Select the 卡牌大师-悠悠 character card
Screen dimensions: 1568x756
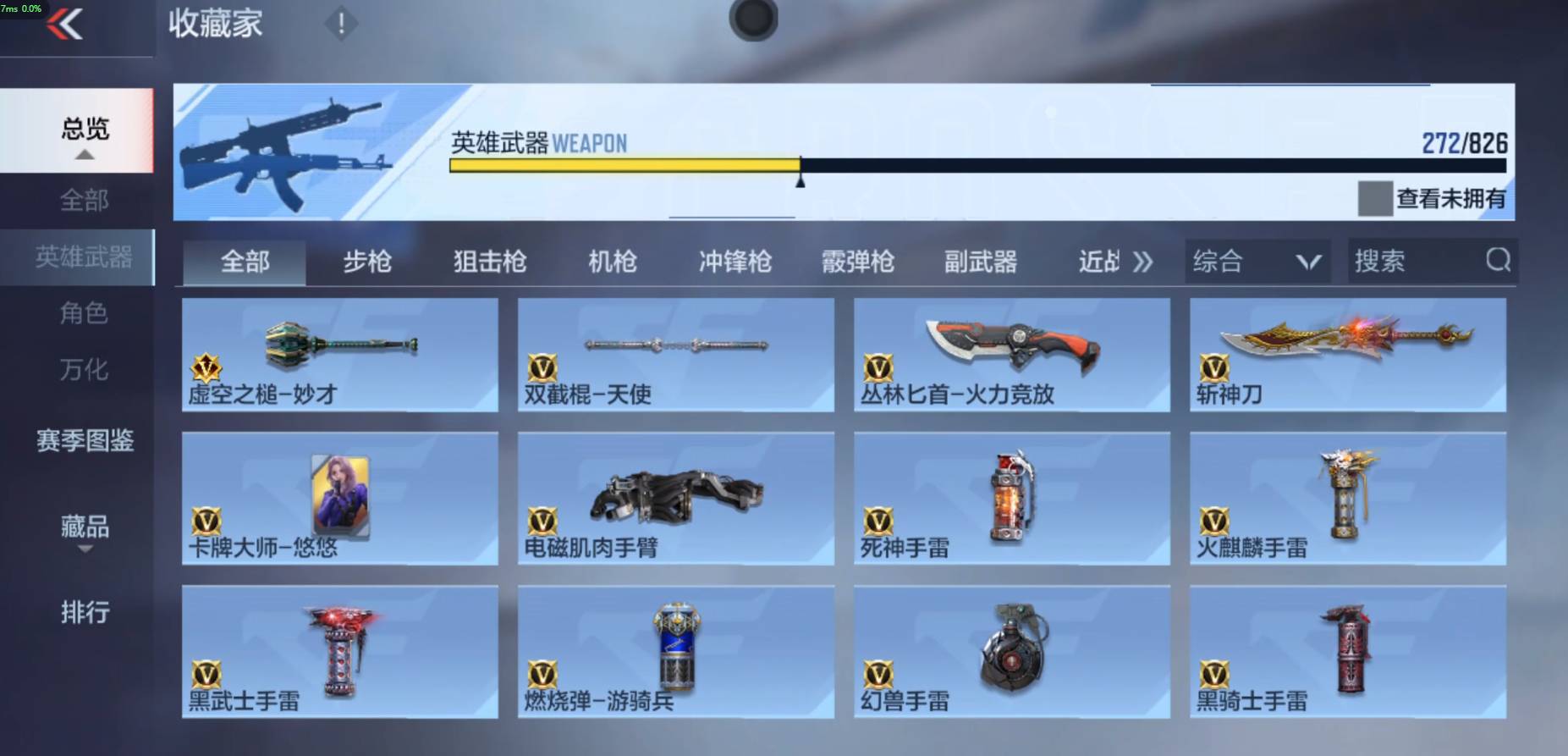pyautogui.click(x=338, y=499)
